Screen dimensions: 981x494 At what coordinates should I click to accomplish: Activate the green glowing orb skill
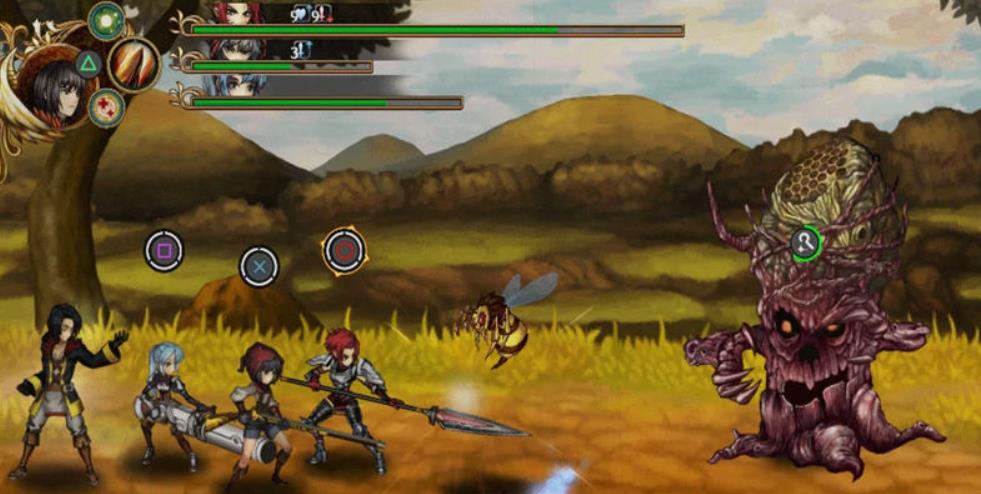click(106, 19)
